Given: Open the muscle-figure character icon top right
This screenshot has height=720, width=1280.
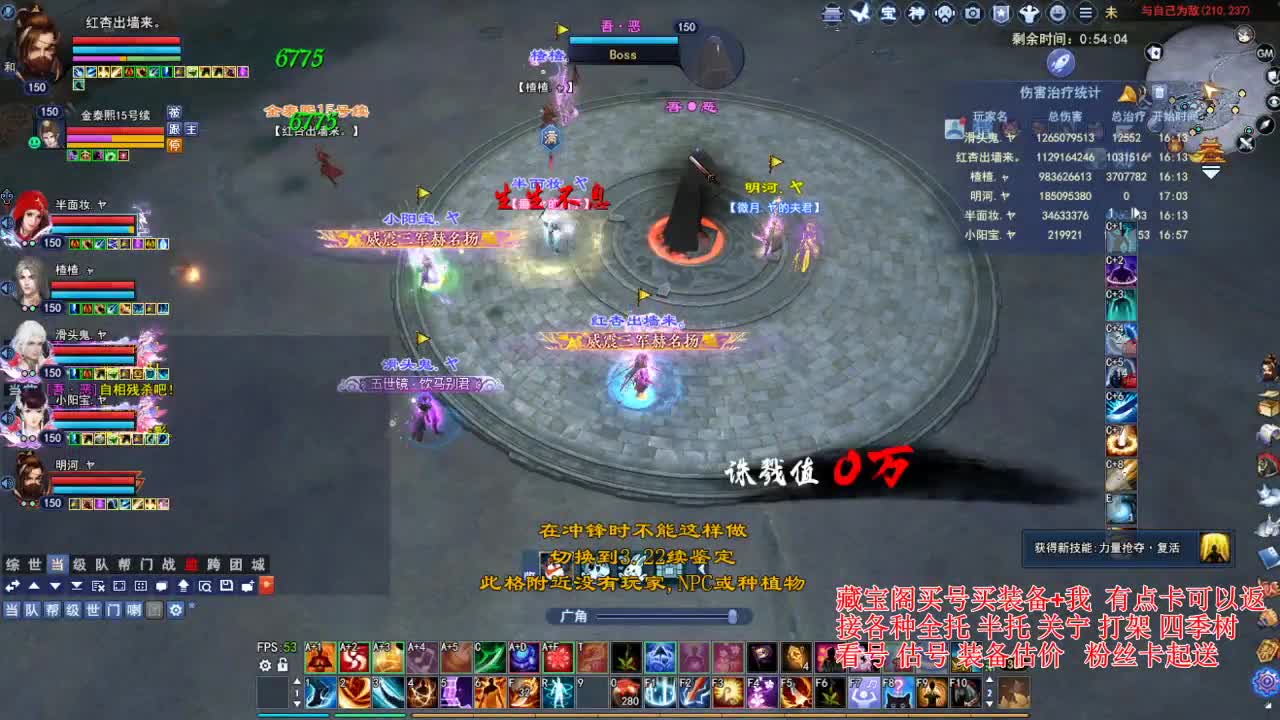Looking at the screenshot, I should 1029,13.
